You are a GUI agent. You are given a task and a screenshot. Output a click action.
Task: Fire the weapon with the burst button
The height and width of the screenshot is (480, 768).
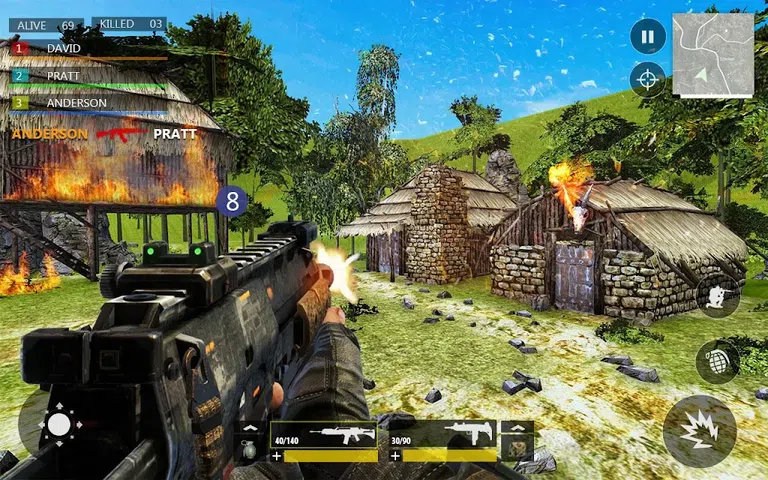[x=699, y=431]
